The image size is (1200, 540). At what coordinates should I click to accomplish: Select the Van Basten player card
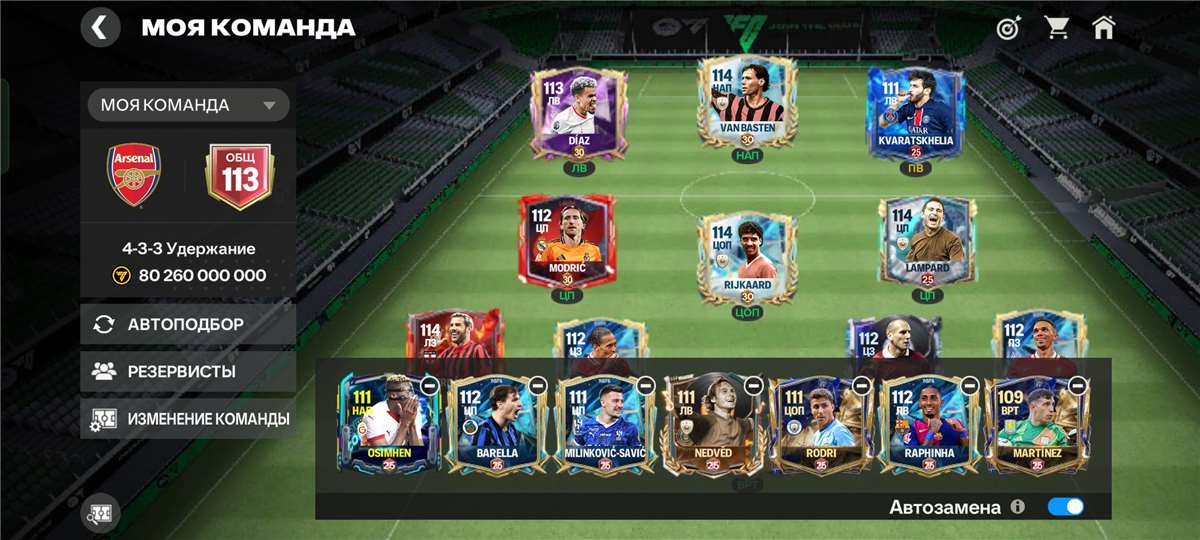748,105
